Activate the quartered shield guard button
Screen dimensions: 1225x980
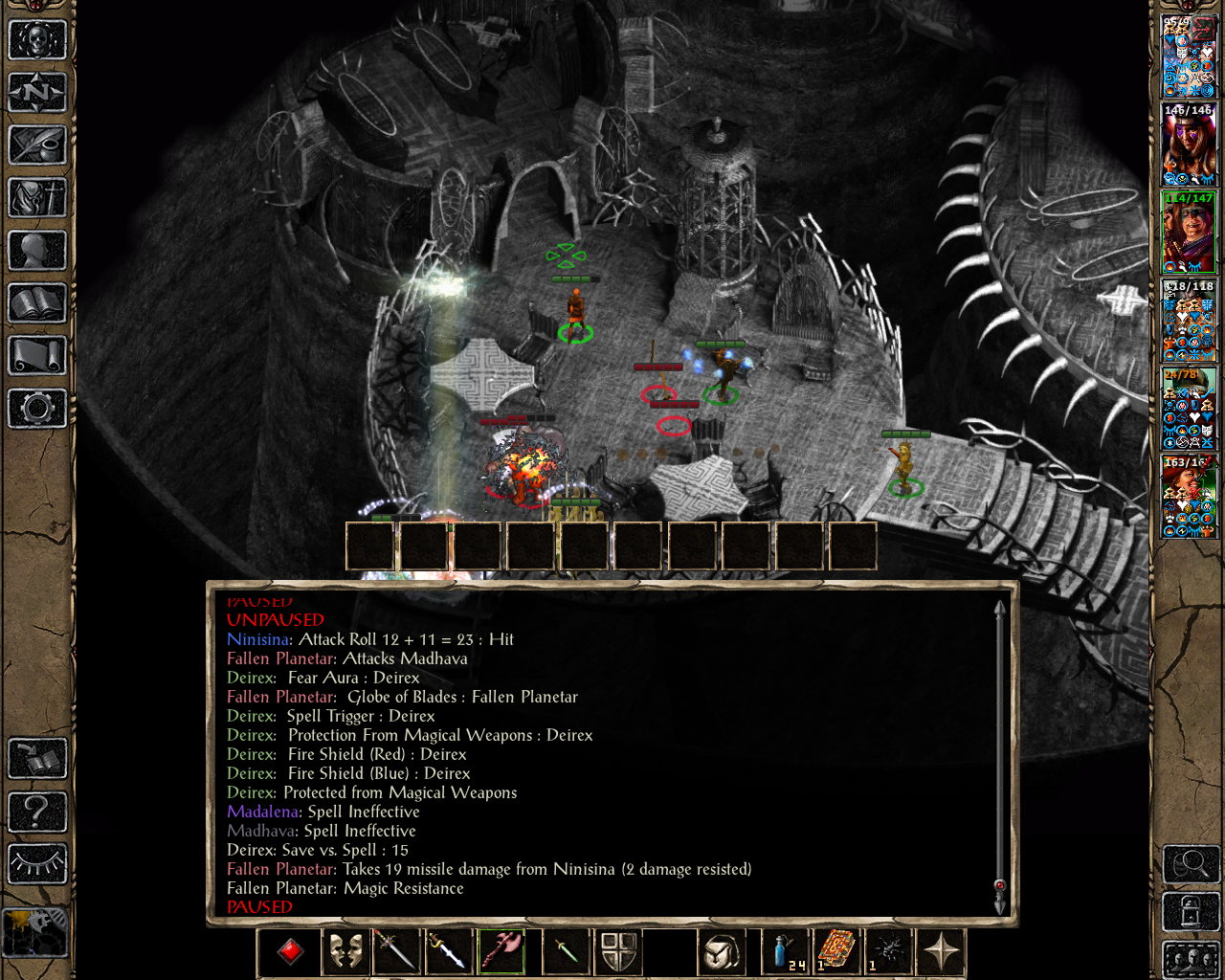[618, 951]
